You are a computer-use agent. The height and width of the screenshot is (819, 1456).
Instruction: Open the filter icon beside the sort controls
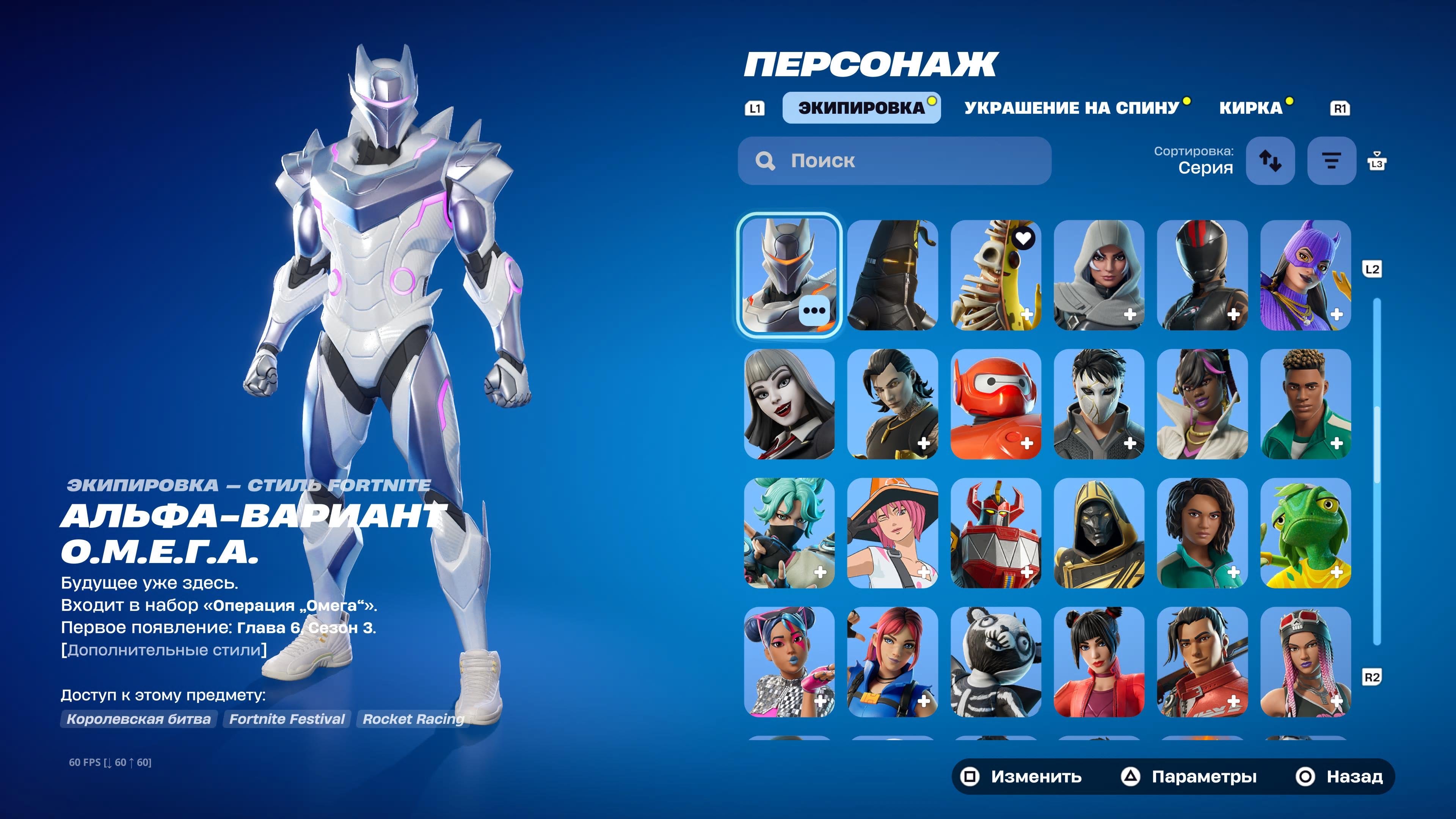tap(1331, 161)
